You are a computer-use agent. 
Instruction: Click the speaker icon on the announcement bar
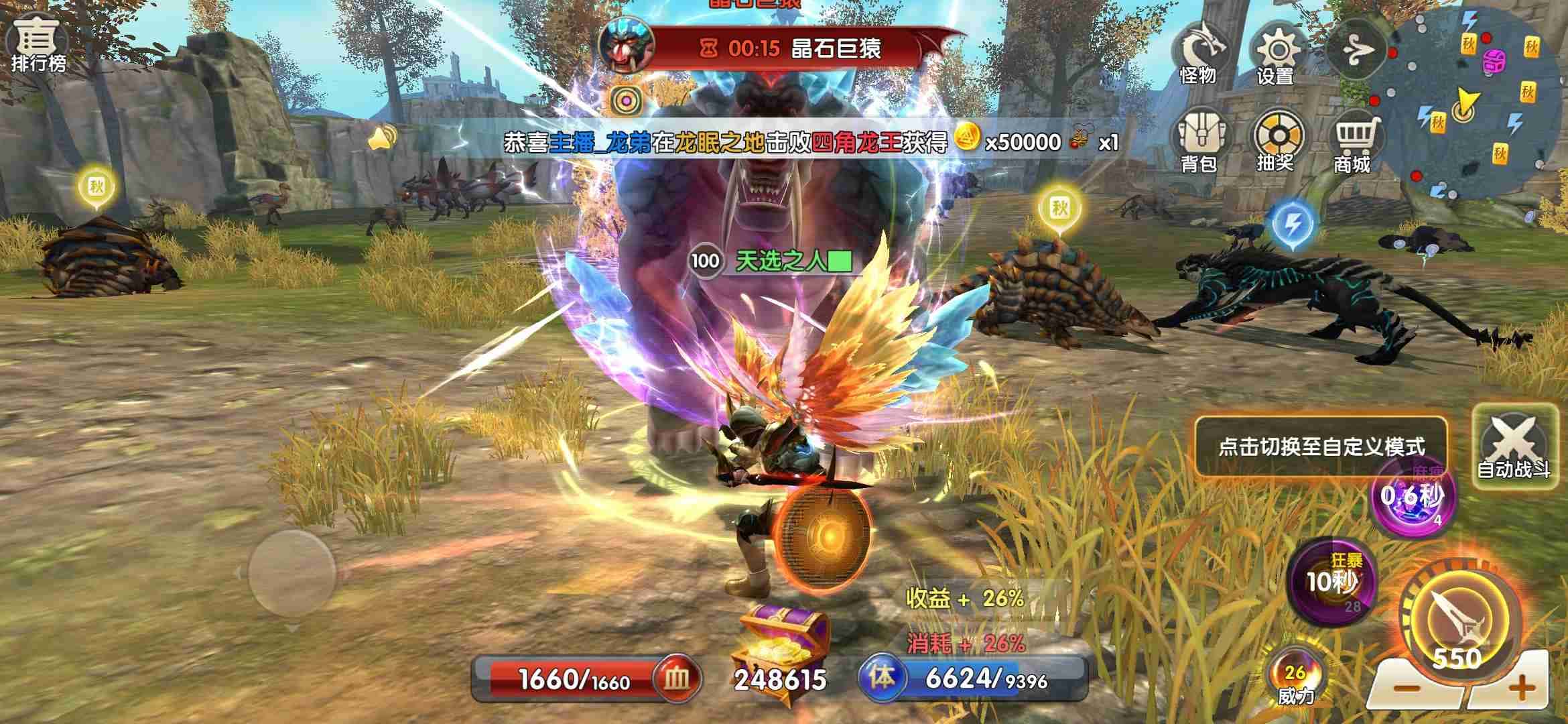coord(382,139)
